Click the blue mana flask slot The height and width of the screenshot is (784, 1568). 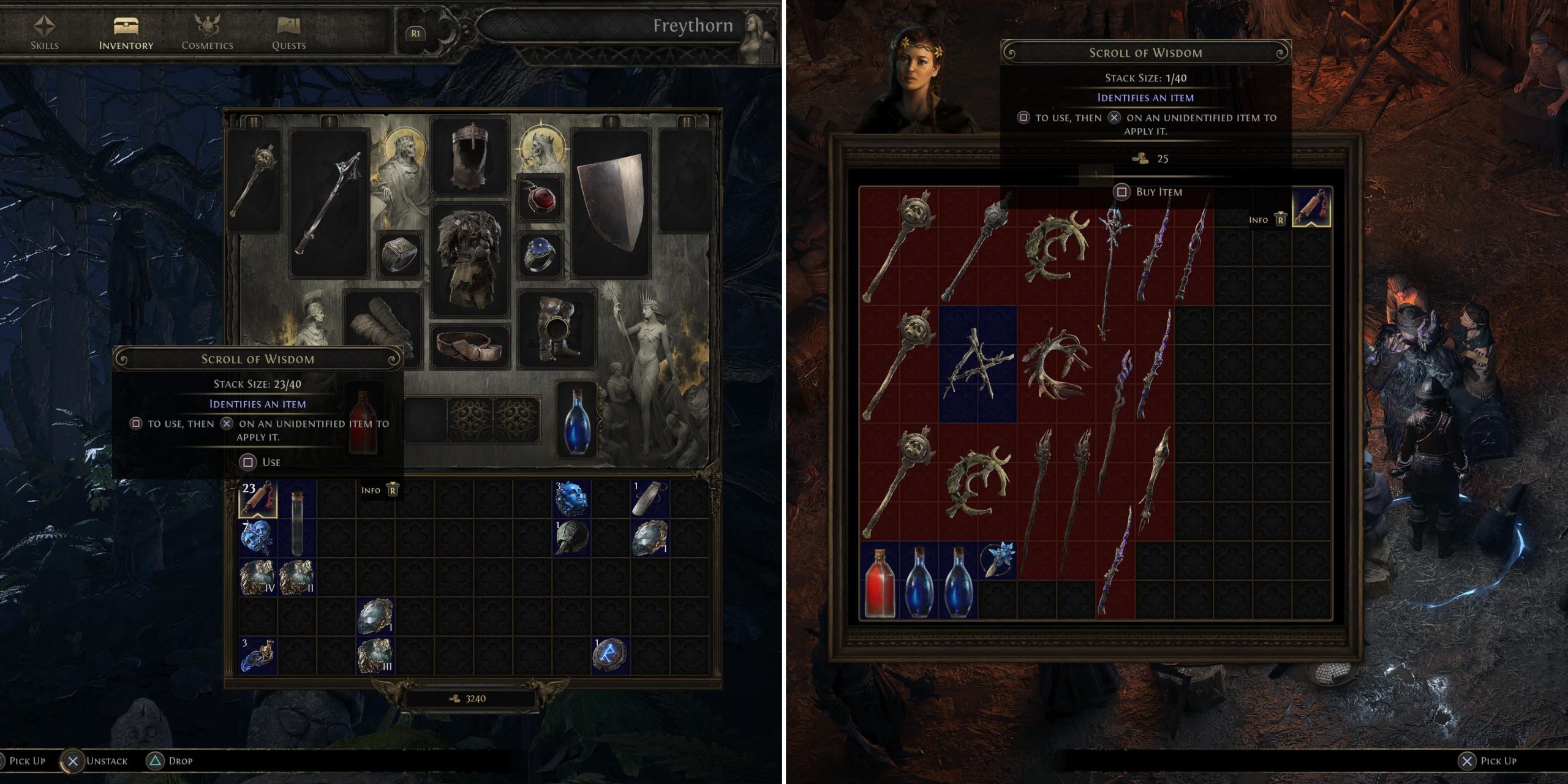(x=576, y=420)
